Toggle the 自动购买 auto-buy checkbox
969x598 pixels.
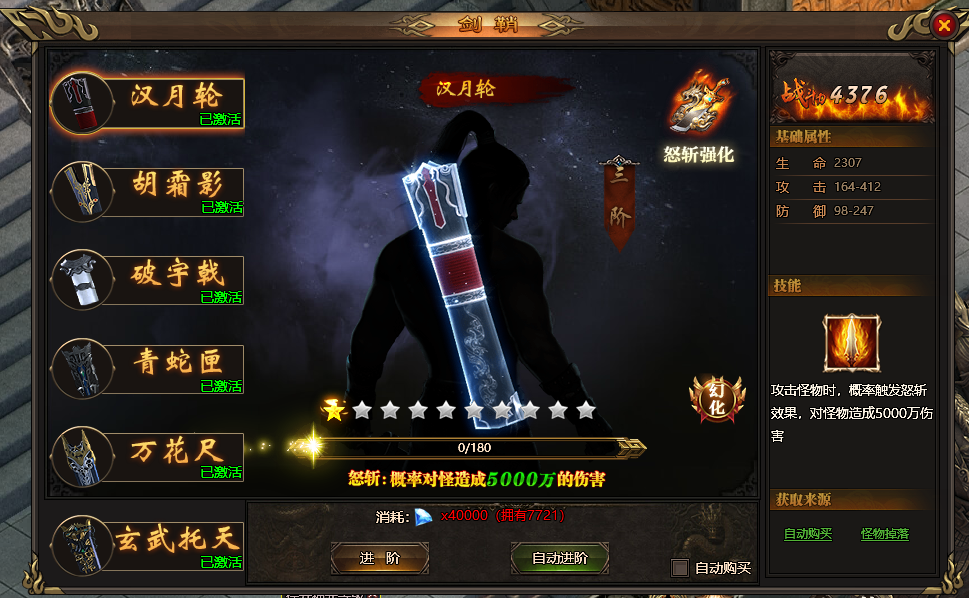680,568
